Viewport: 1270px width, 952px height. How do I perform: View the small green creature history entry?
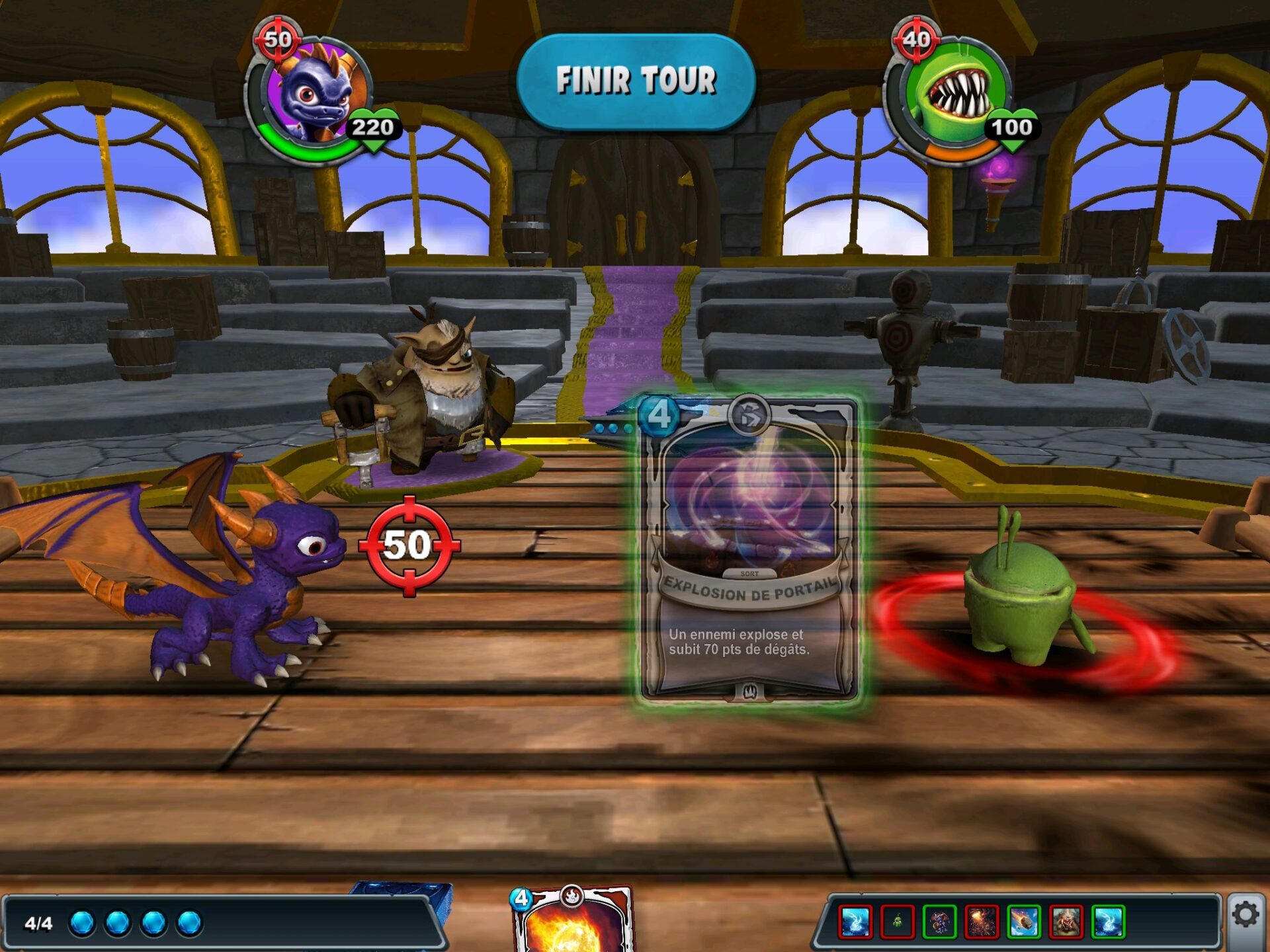coord(897,922)
